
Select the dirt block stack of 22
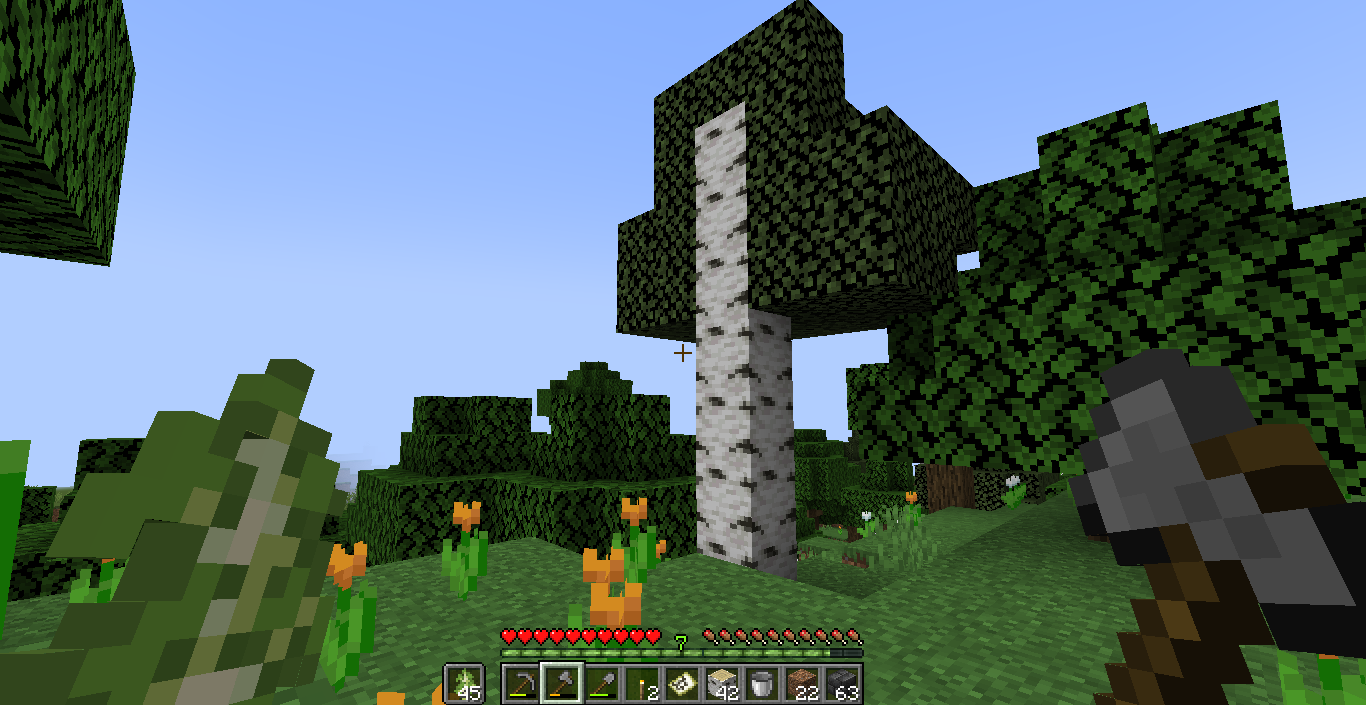[x=801, y=684]
